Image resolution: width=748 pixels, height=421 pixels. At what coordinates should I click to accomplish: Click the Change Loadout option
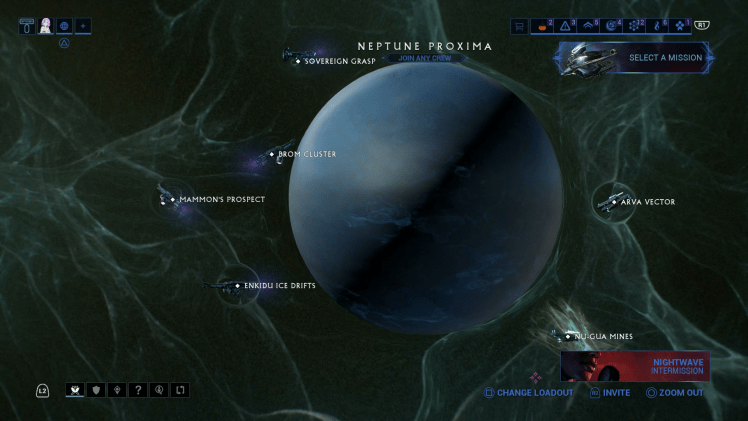click(529, 393)
